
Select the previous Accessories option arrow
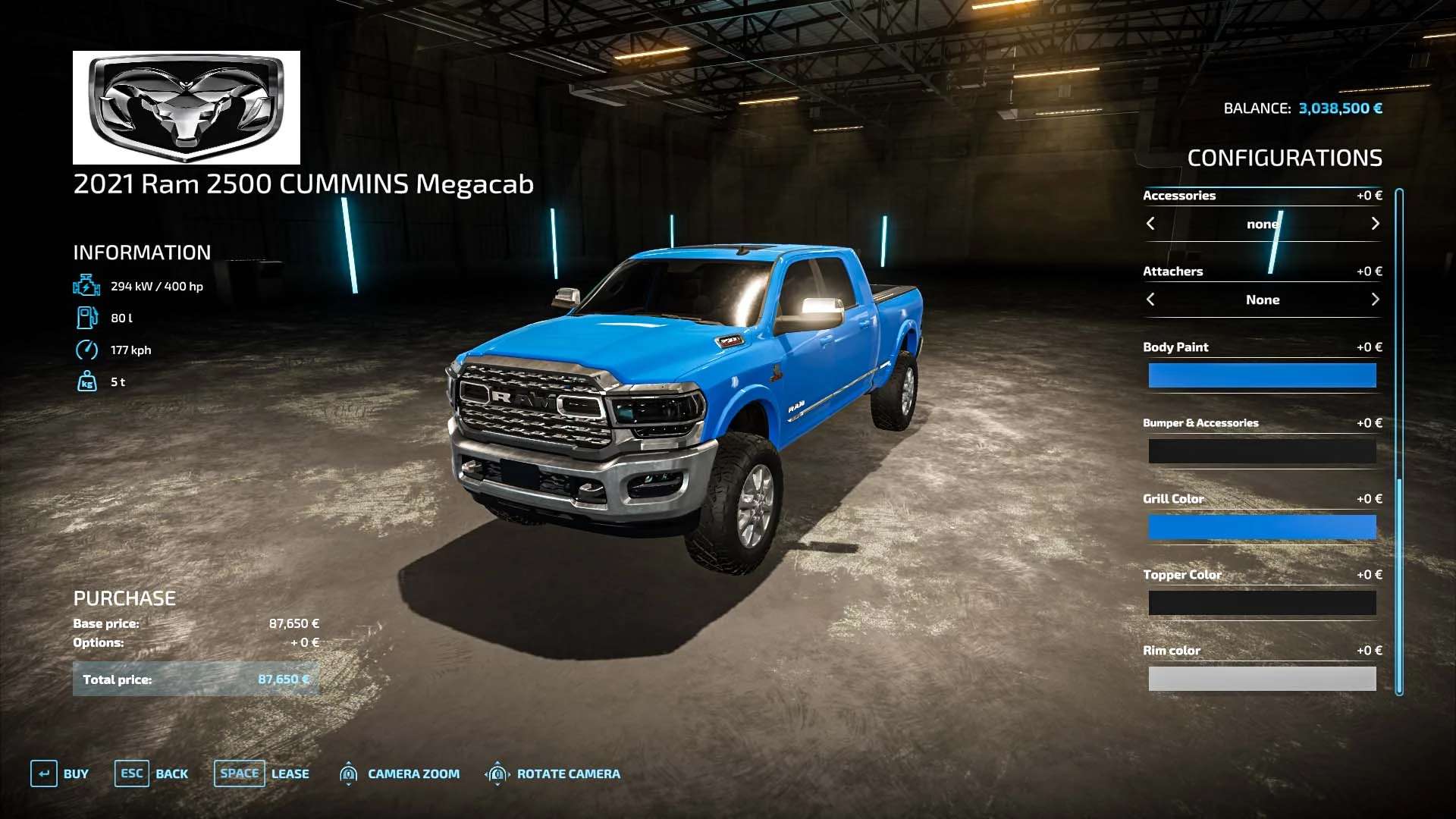pyautogui.click(x=1150, y=224)
